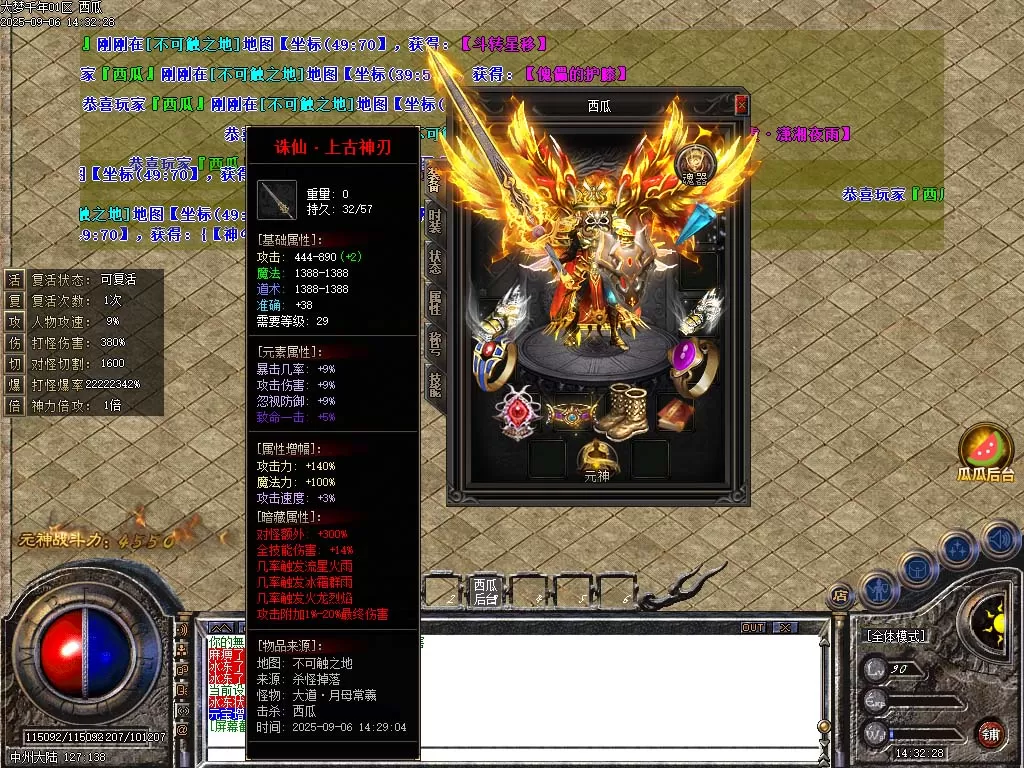Switch to the 技能 tab

tap(435, 384)
